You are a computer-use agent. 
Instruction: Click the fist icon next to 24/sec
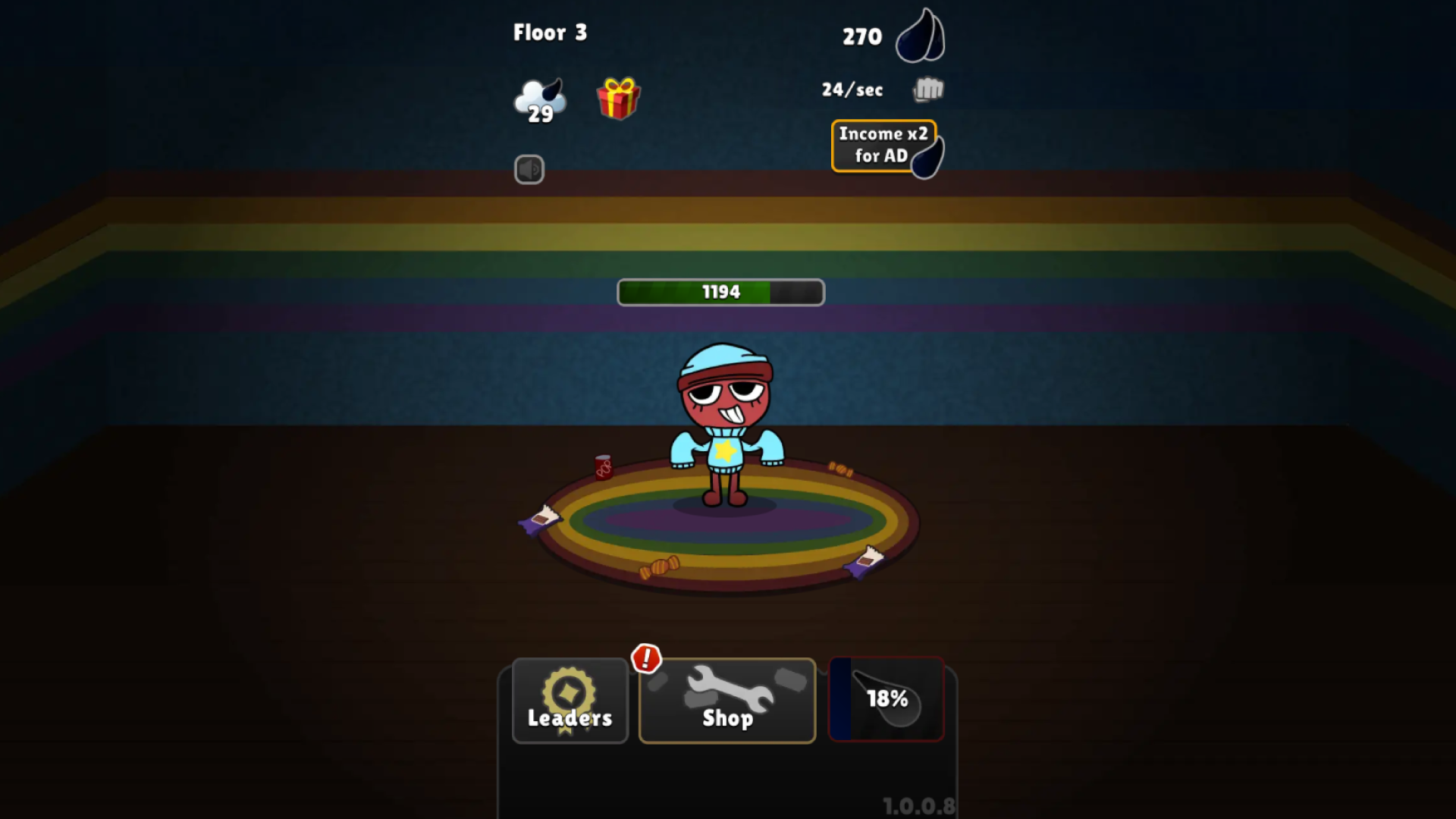927,89
